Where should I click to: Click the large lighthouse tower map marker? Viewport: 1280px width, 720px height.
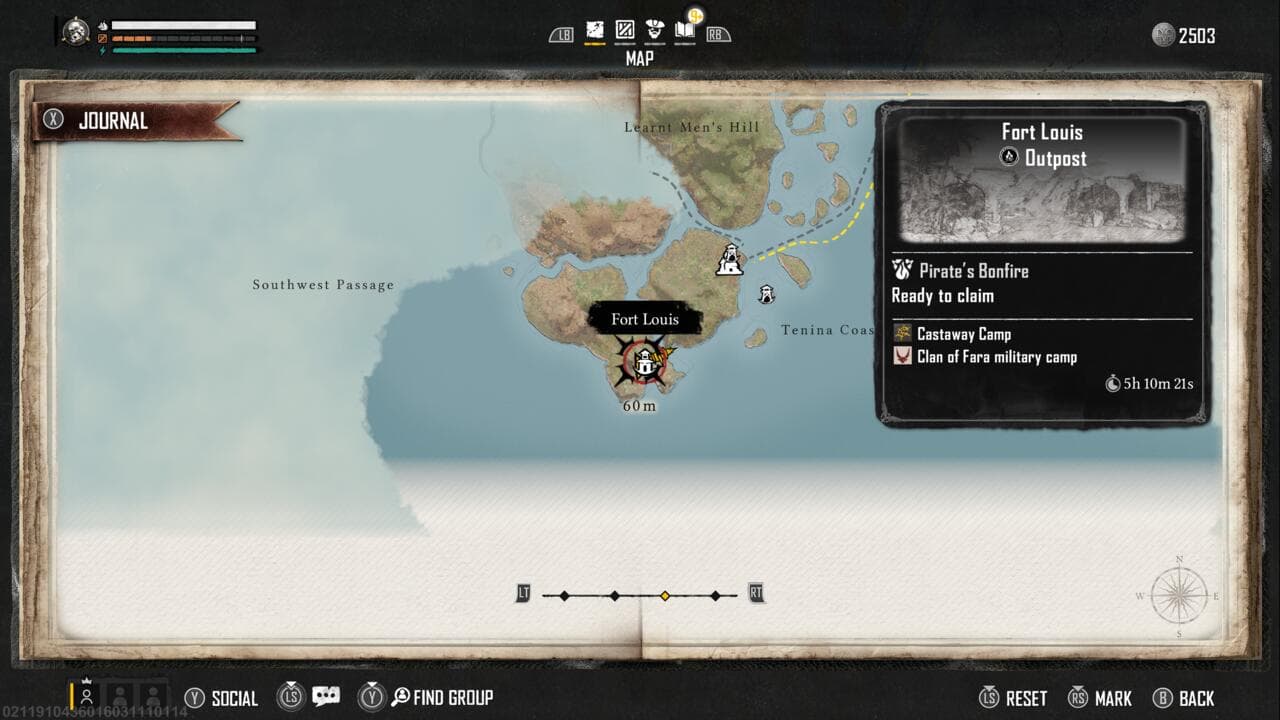pyautogui.click(x=731, y=260)
